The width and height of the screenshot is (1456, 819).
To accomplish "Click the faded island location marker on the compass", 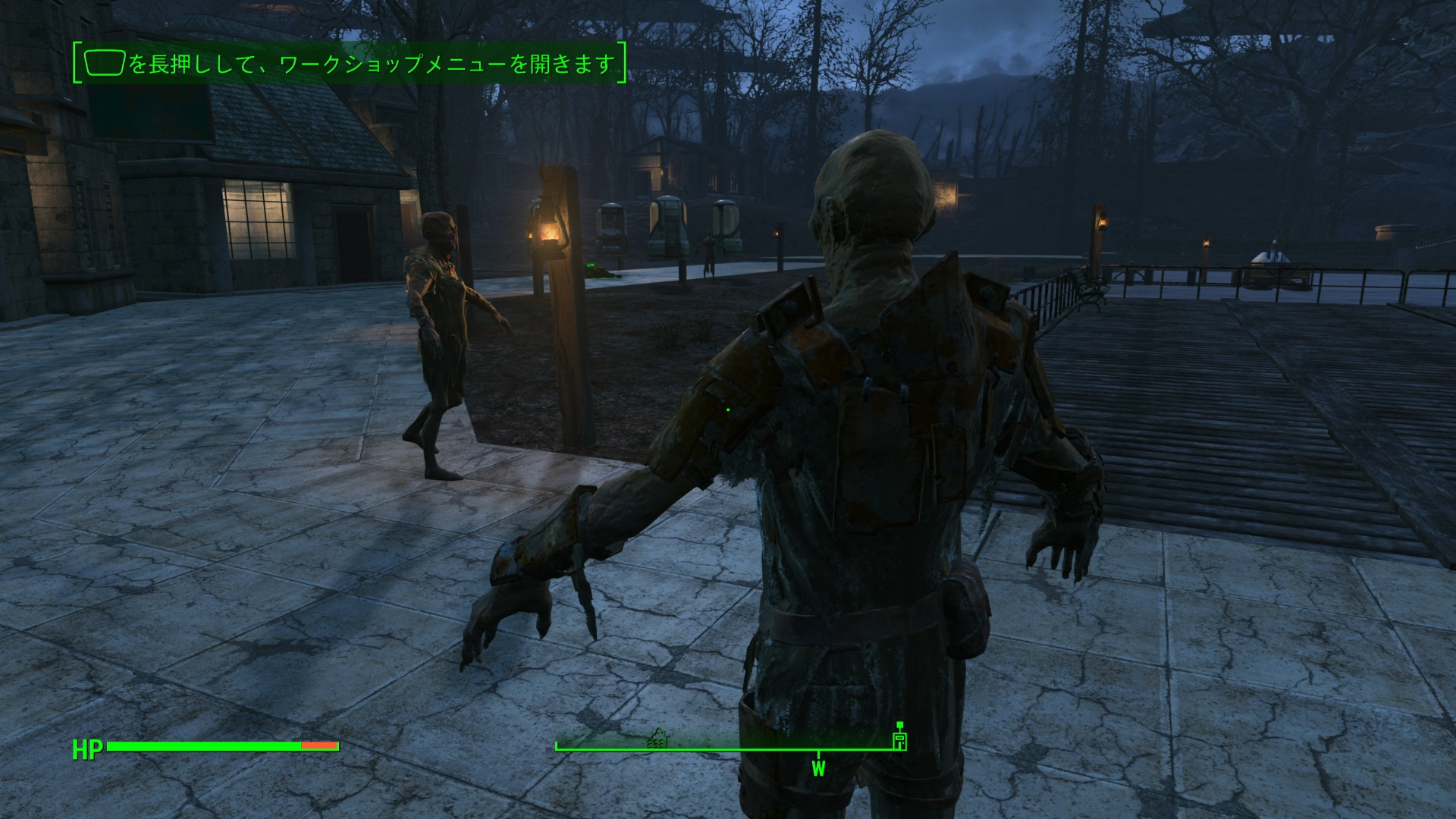I will tap(657, 739).
